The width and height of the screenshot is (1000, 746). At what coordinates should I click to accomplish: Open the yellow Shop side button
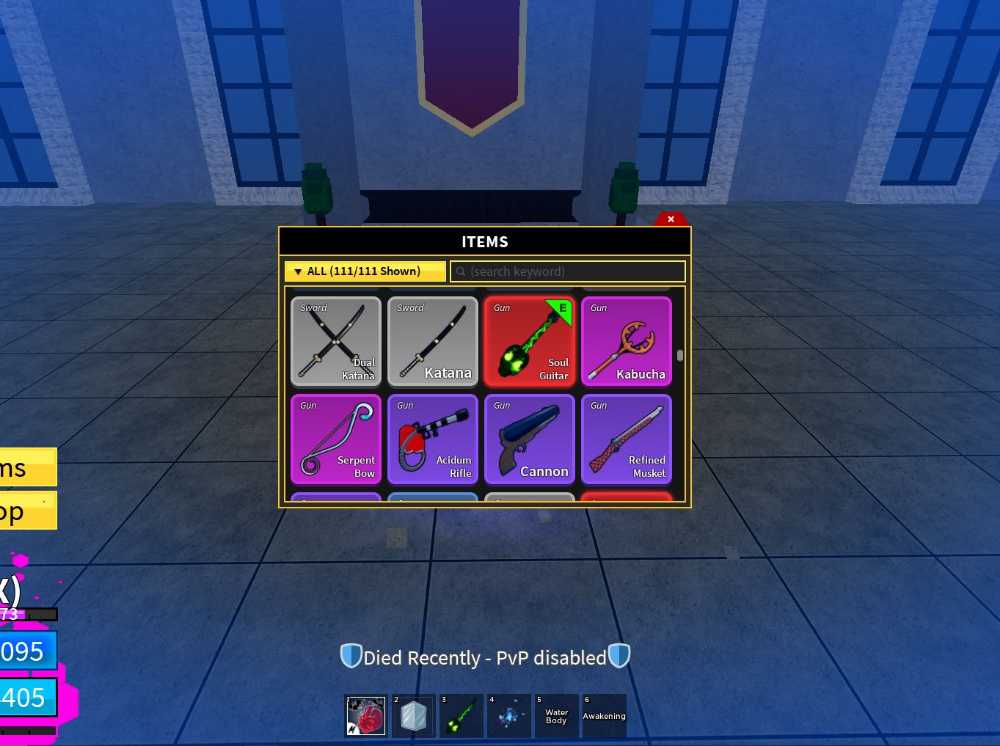coord(27,511)
